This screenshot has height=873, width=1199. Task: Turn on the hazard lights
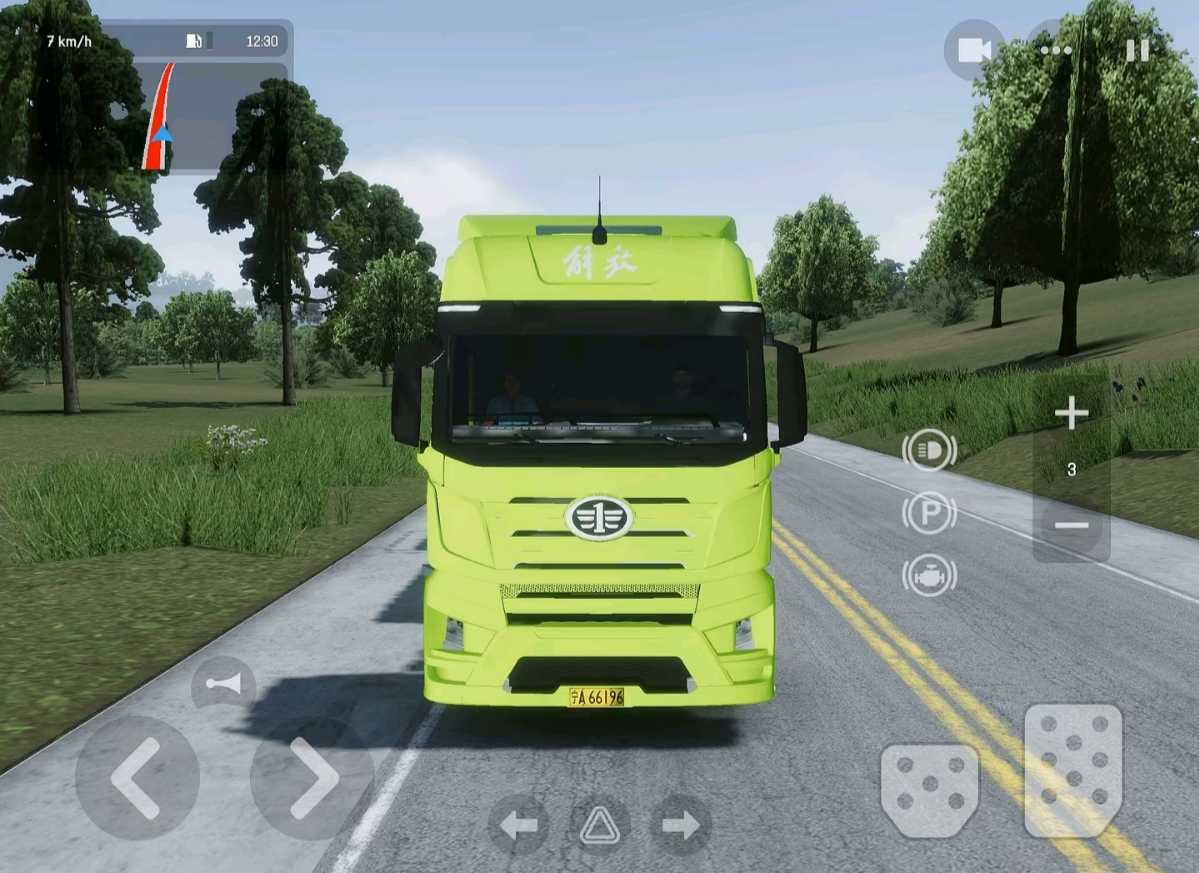[600, 825]
